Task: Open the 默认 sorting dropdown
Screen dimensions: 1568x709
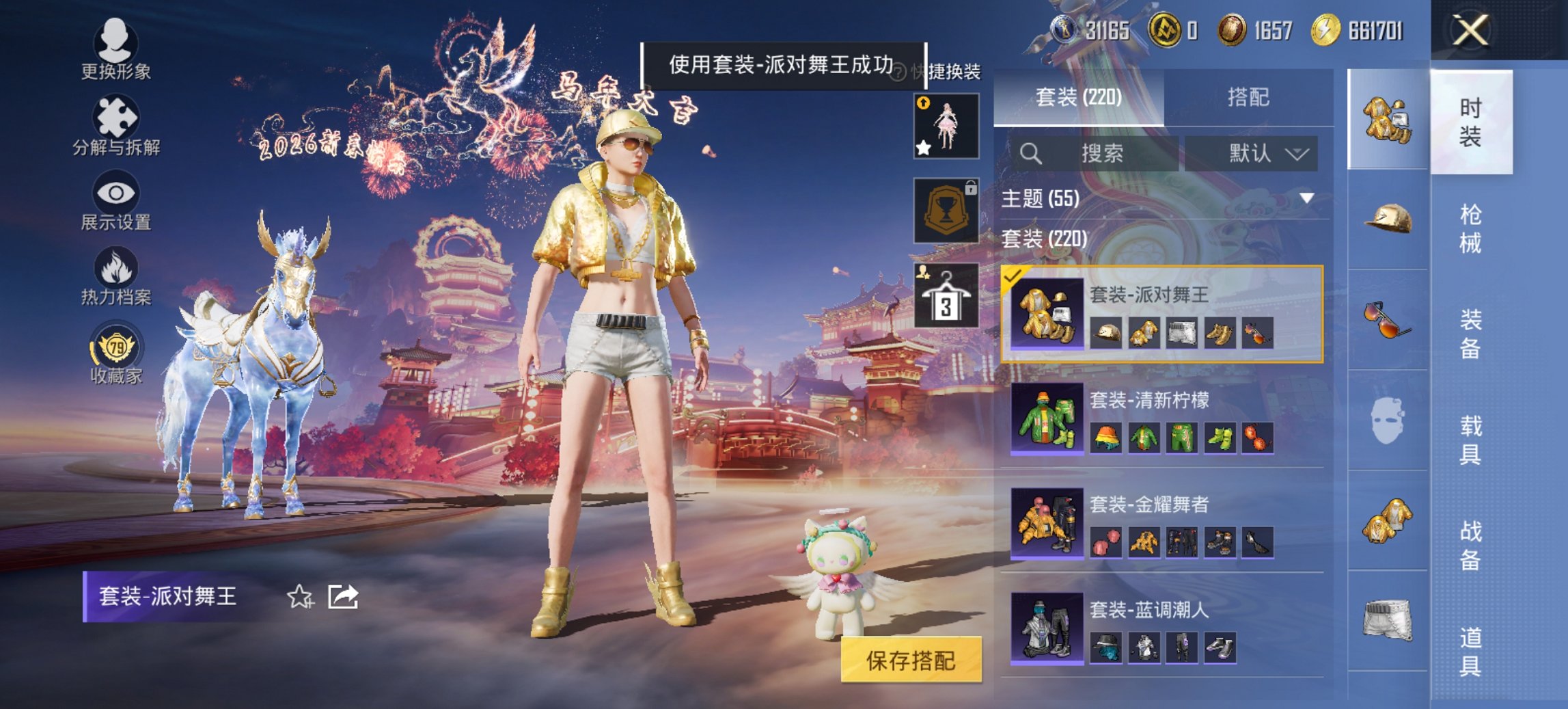Action: (1265, 153)
